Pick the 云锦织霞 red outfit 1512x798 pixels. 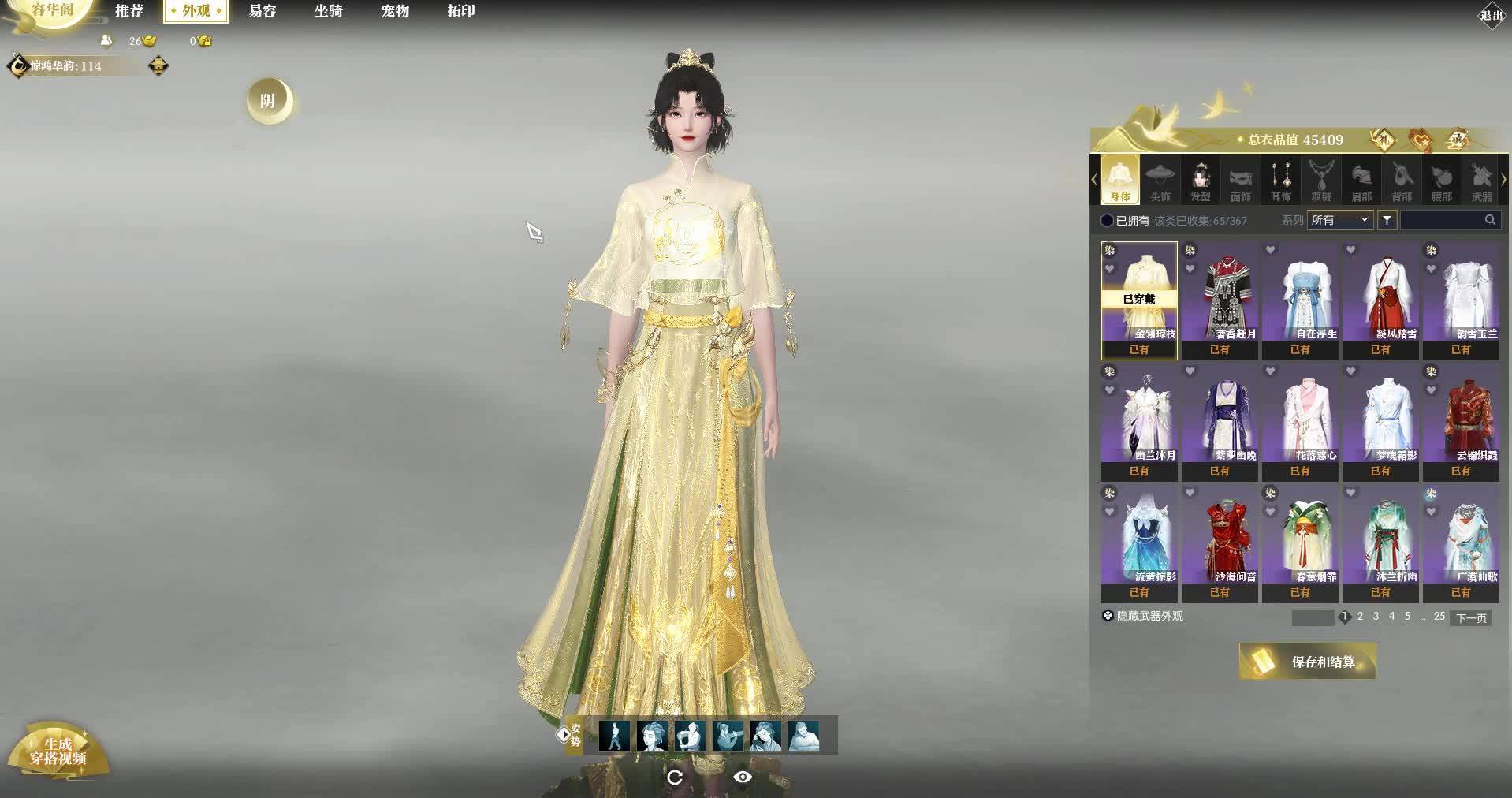click(1461, 421)
